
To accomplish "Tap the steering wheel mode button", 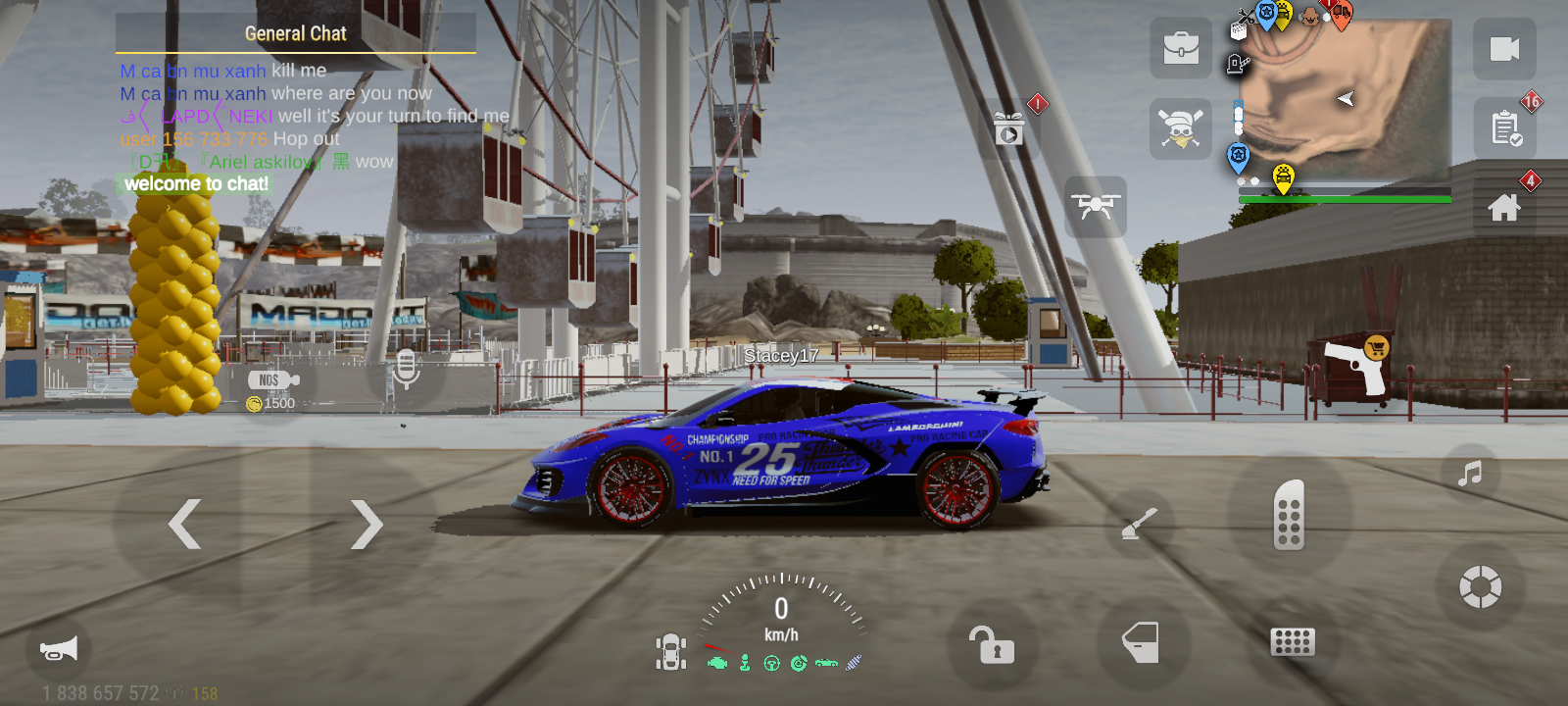I will coord(1480,587).
